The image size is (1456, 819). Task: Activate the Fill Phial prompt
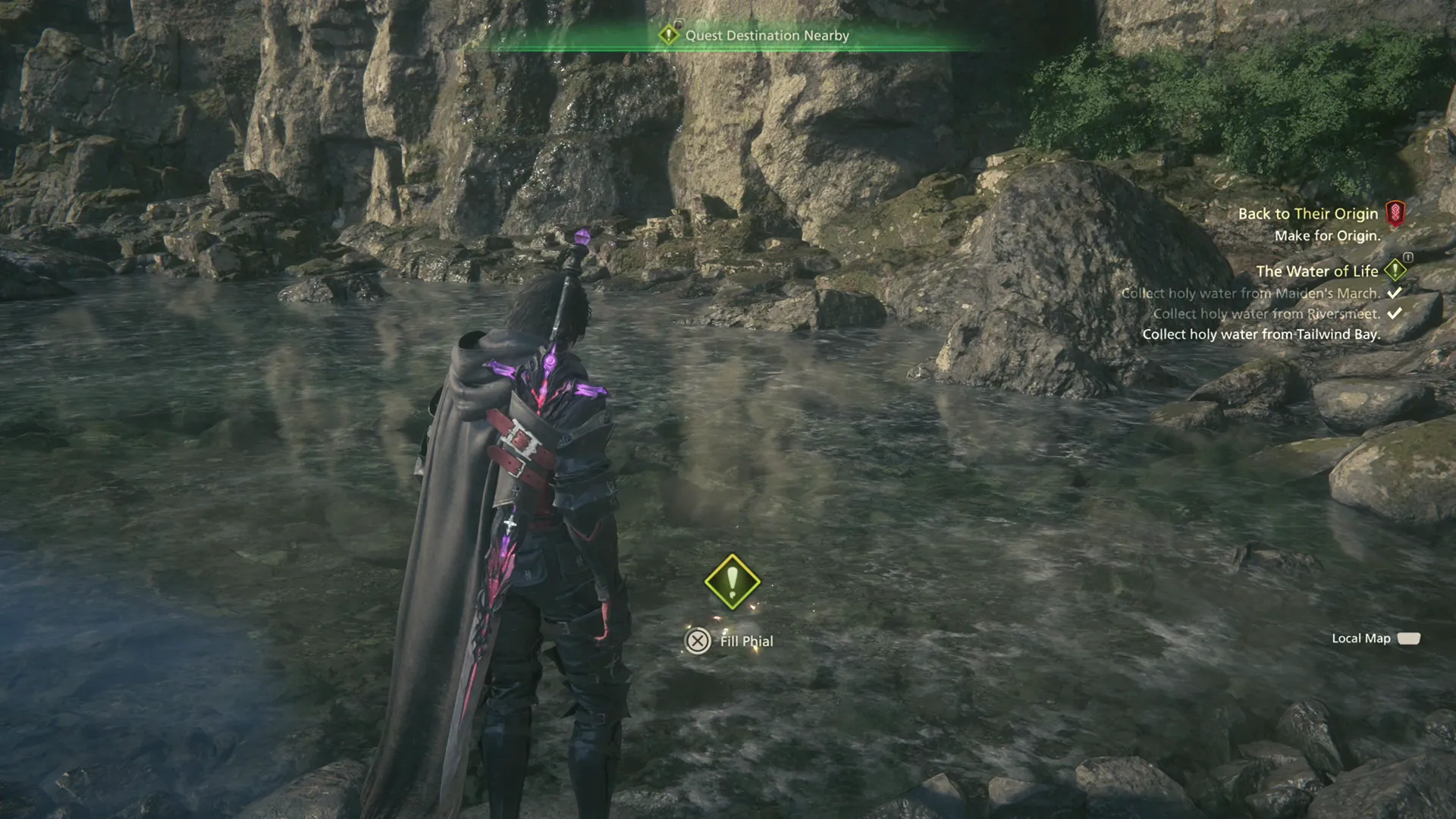coord(746,641)
